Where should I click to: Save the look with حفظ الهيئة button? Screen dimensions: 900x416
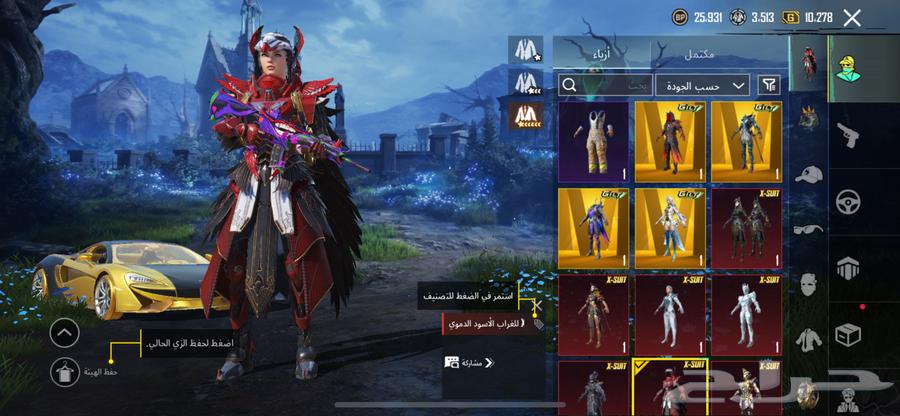pyautogui.click(x=64, y=372)
